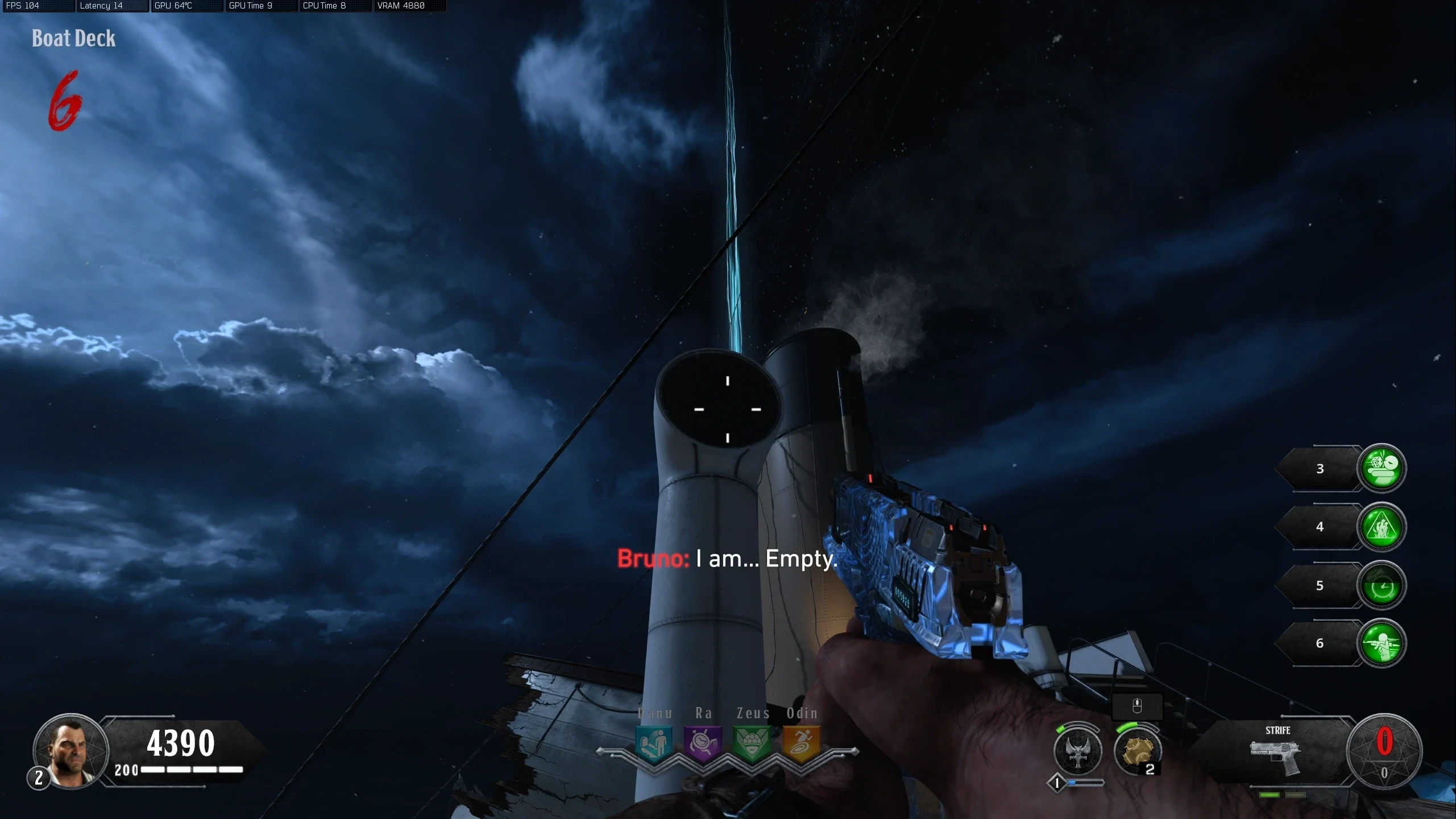Screen dimensions: 1456x819
Task: Select the purple Ra perk icon
Action: 703,743
